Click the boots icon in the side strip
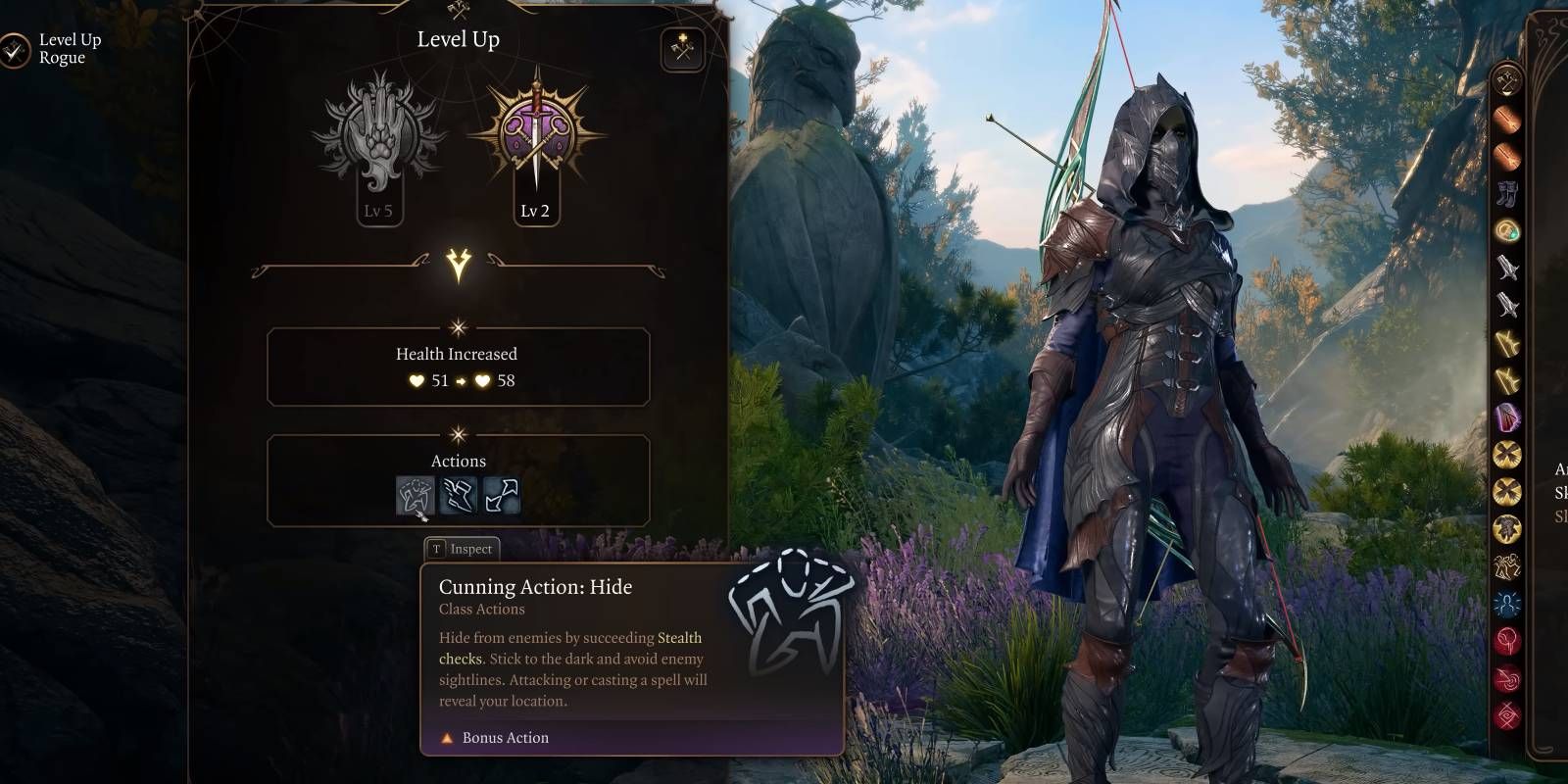Image resolution: width=1568 pixels, height=784 pixels. 1506,194
